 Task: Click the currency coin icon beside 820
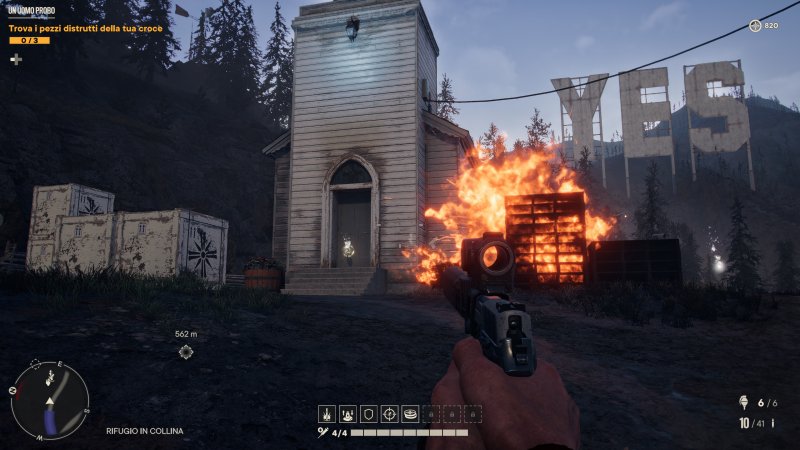(x=754, y=25)
